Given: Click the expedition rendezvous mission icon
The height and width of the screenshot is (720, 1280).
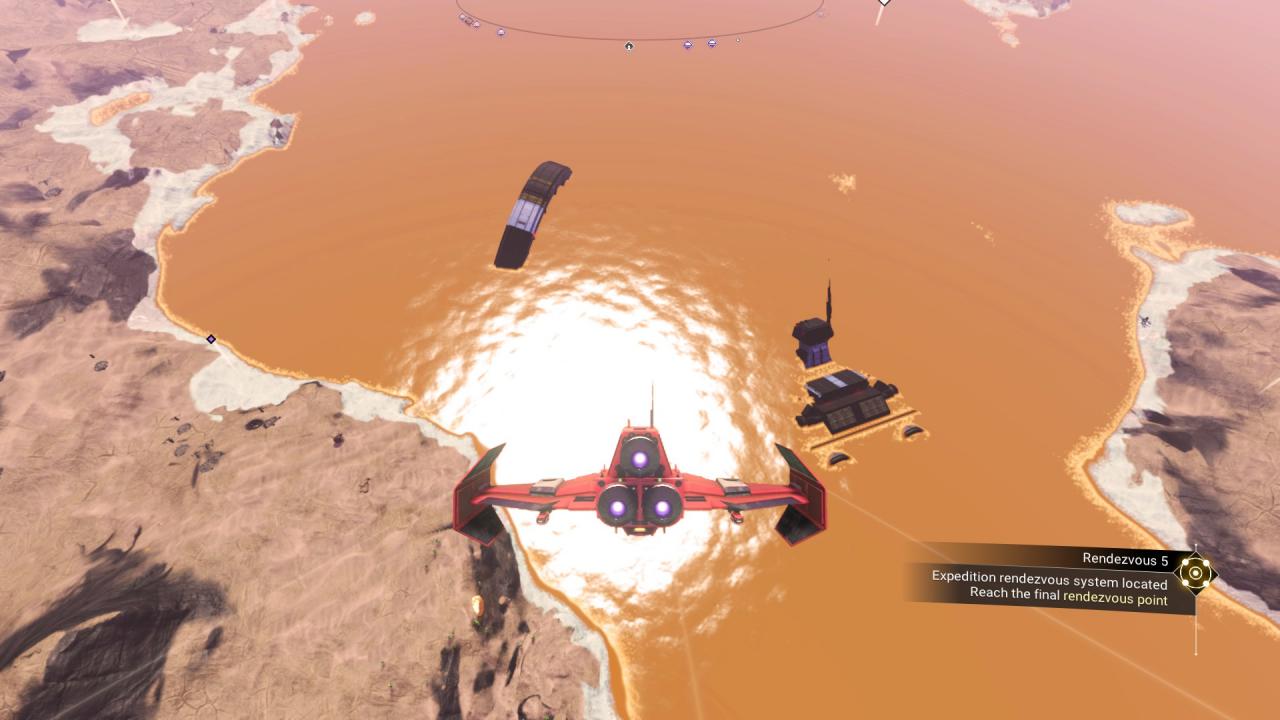Looking at the screenshot, I should [1195, 574].
